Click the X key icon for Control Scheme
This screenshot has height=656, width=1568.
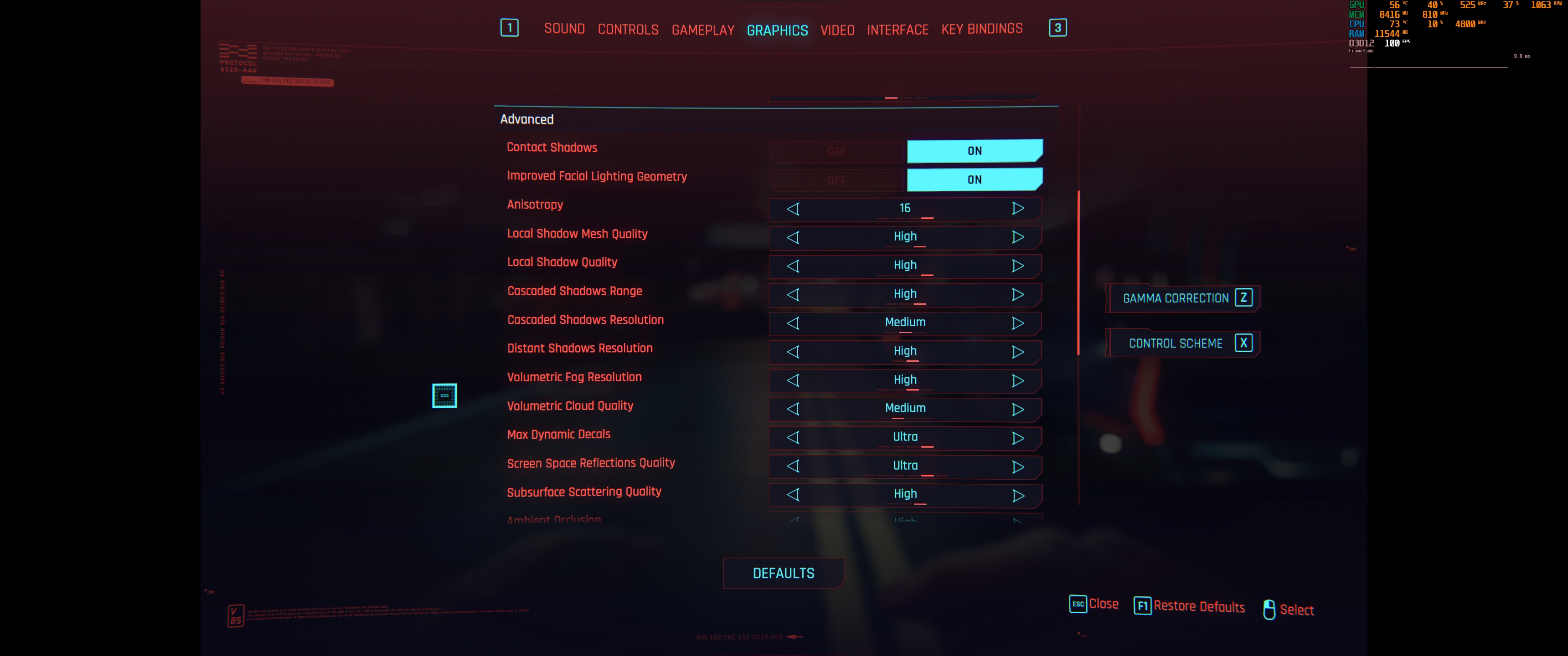pyautogui.click(x=1243, y=343)
